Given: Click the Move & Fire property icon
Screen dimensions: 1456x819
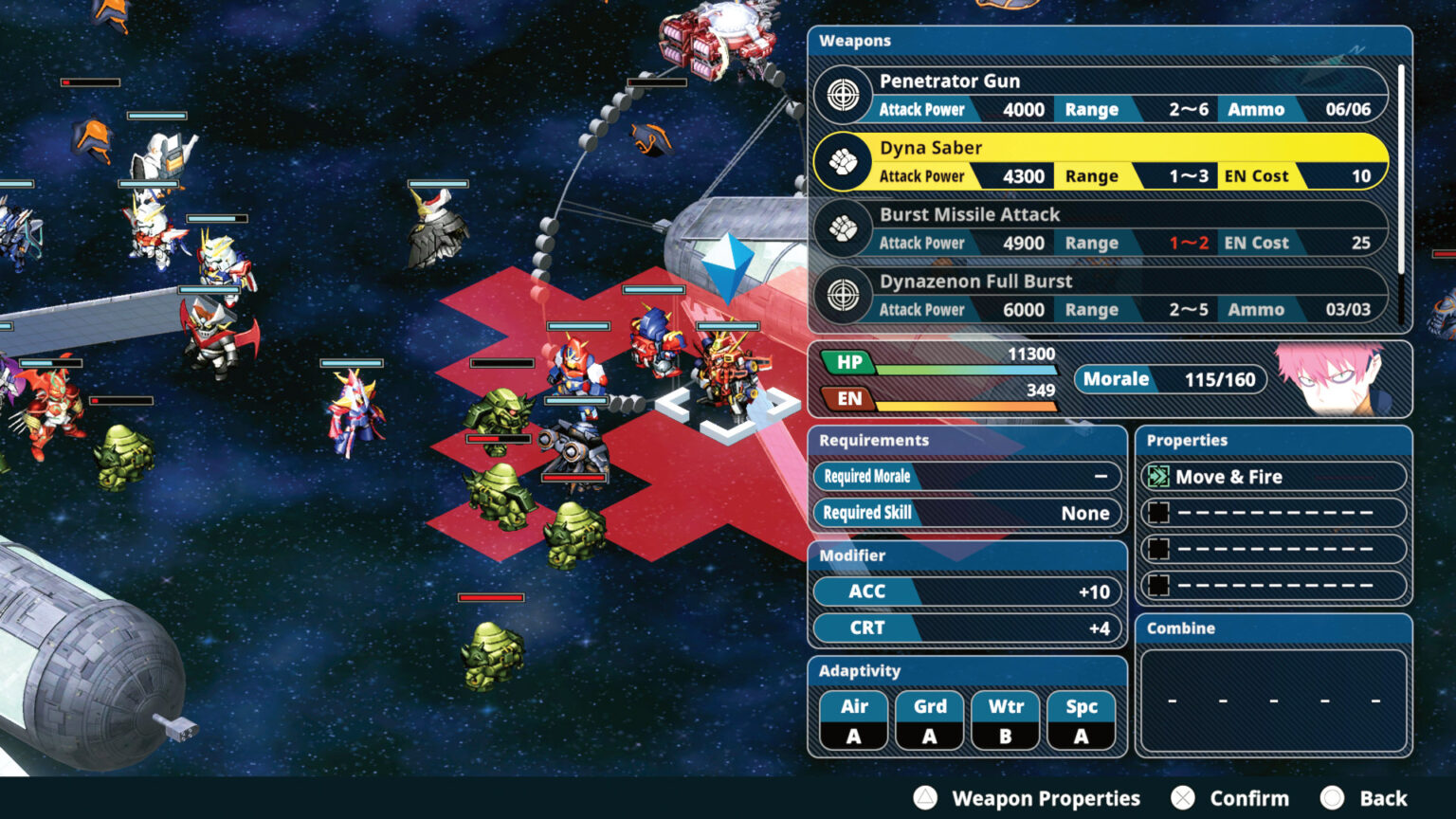Looking at the screenshot, I should pos(1158,476).
